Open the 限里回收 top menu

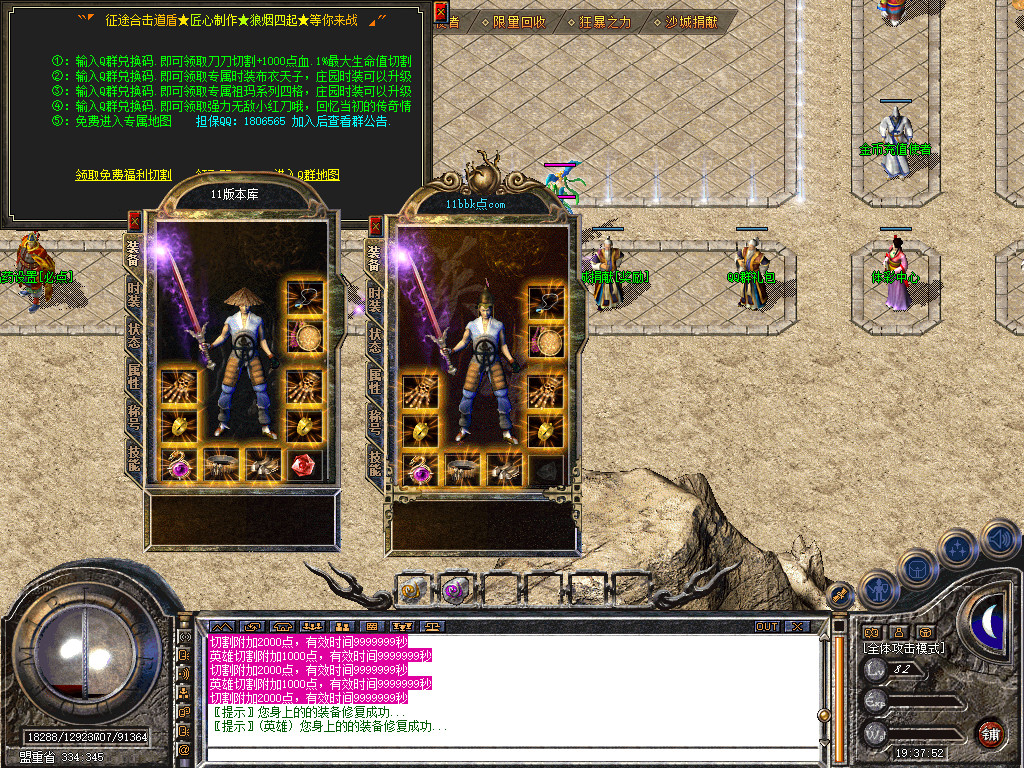coord(513,21)
